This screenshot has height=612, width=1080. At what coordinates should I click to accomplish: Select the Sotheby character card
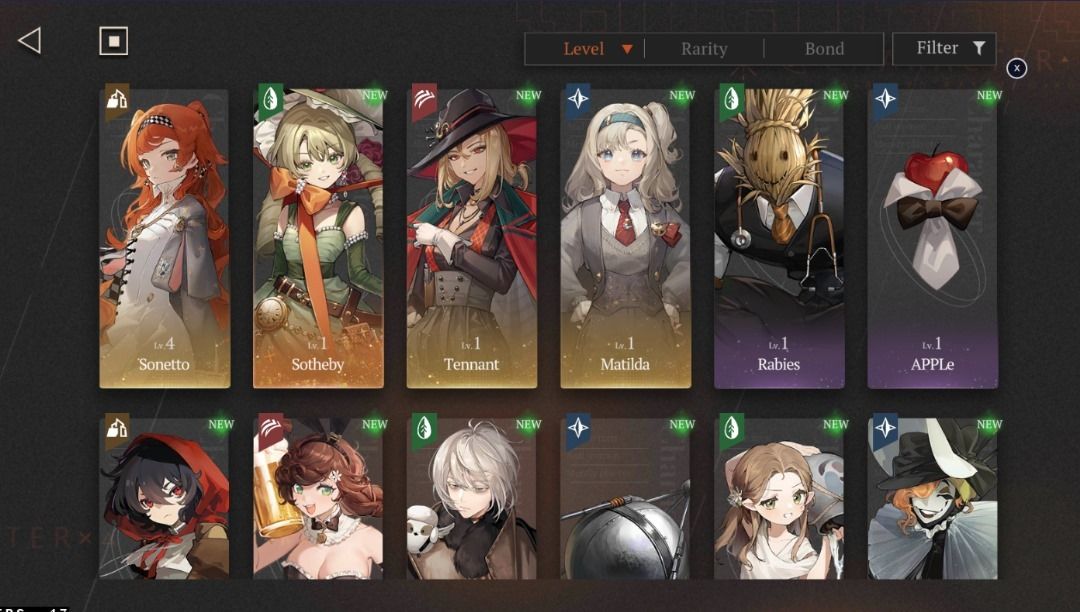pos(318,238)
